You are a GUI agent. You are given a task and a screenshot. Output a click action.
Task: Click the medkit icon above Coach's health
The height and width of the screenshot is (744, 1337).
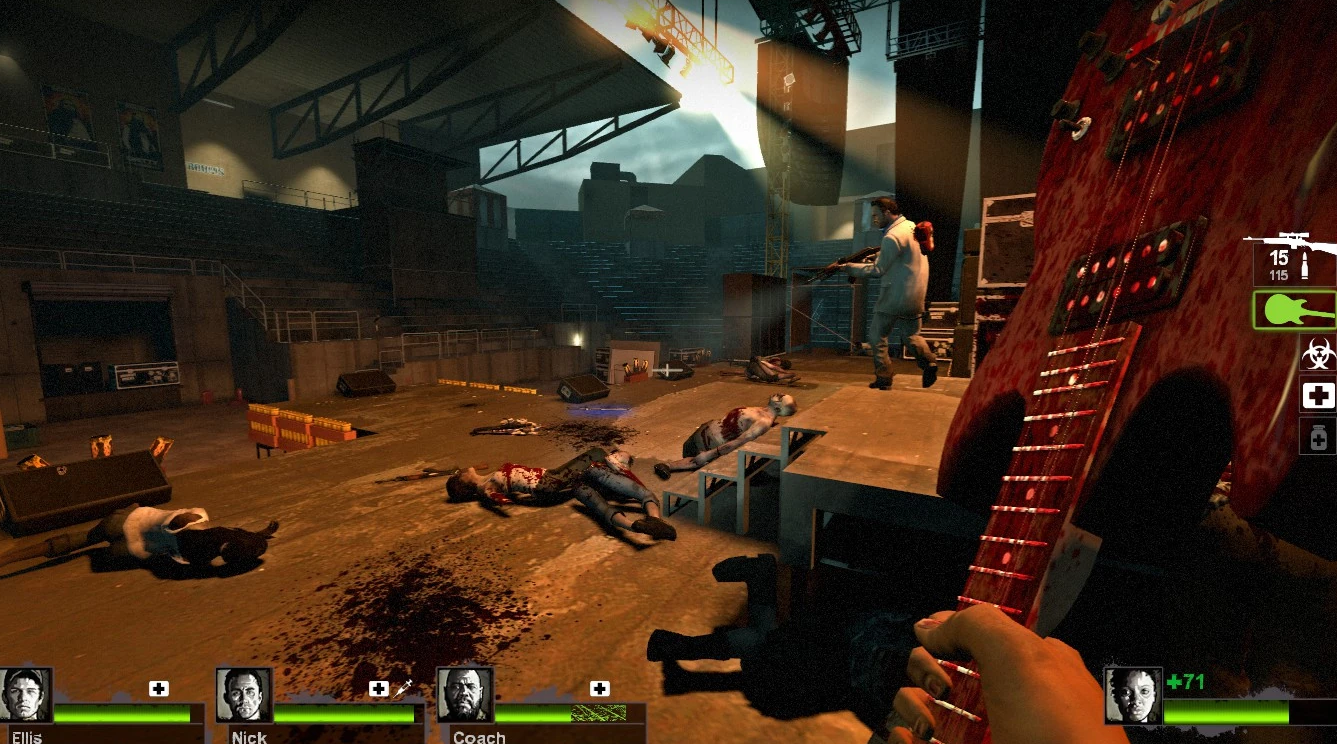pos(599,688)
